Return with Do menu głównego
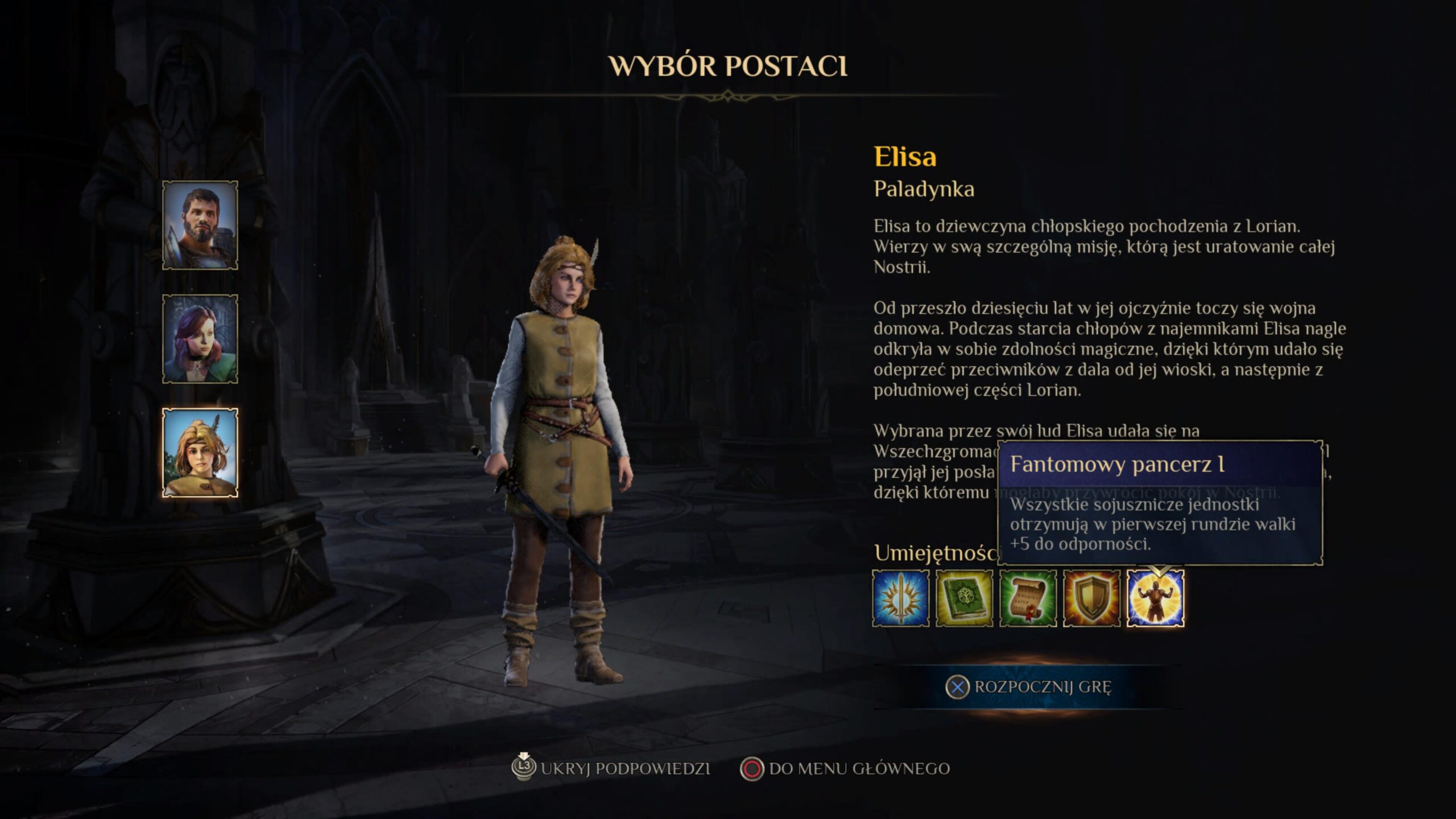1456x819 pixels. coord(845,769)
